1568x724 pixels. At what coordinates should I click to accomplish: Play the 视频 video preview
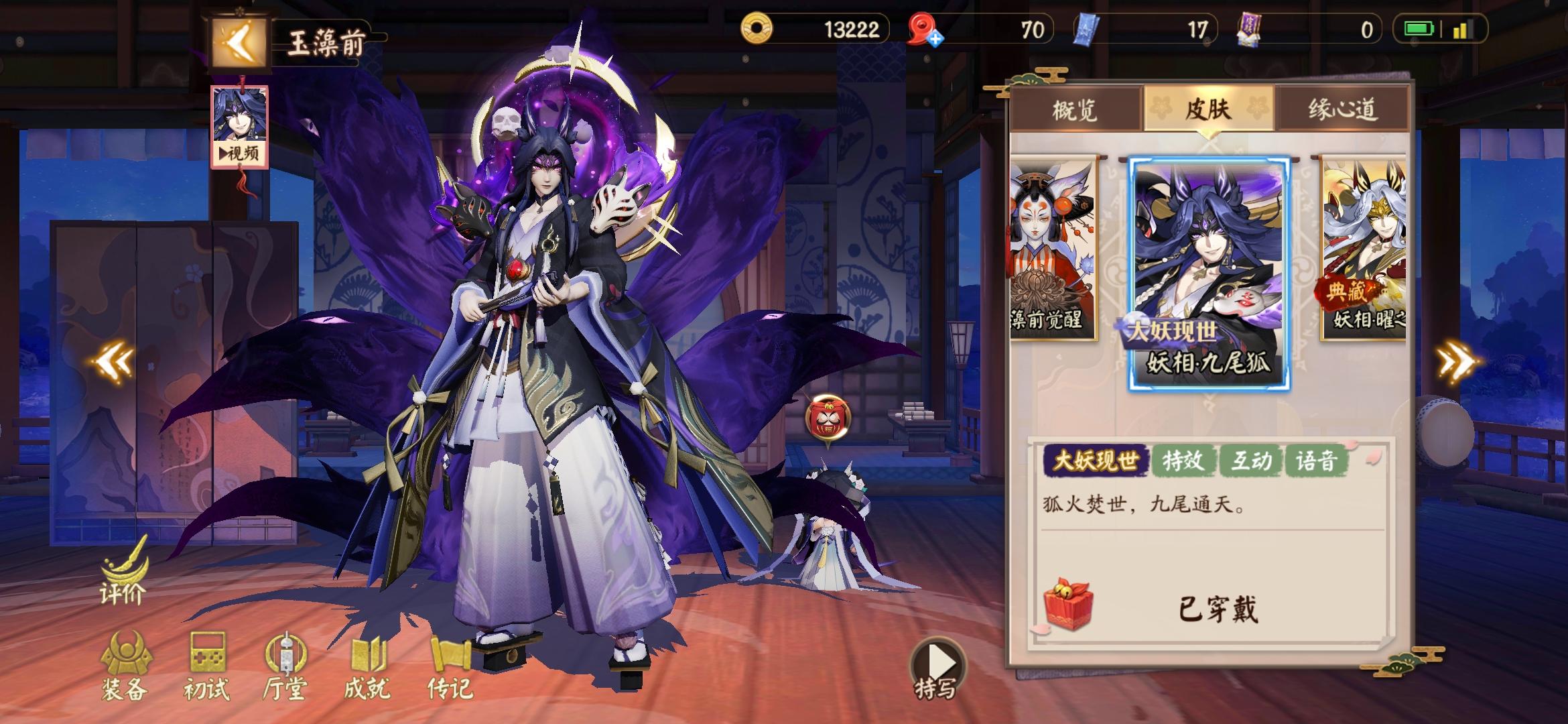[x=239, y=154]
